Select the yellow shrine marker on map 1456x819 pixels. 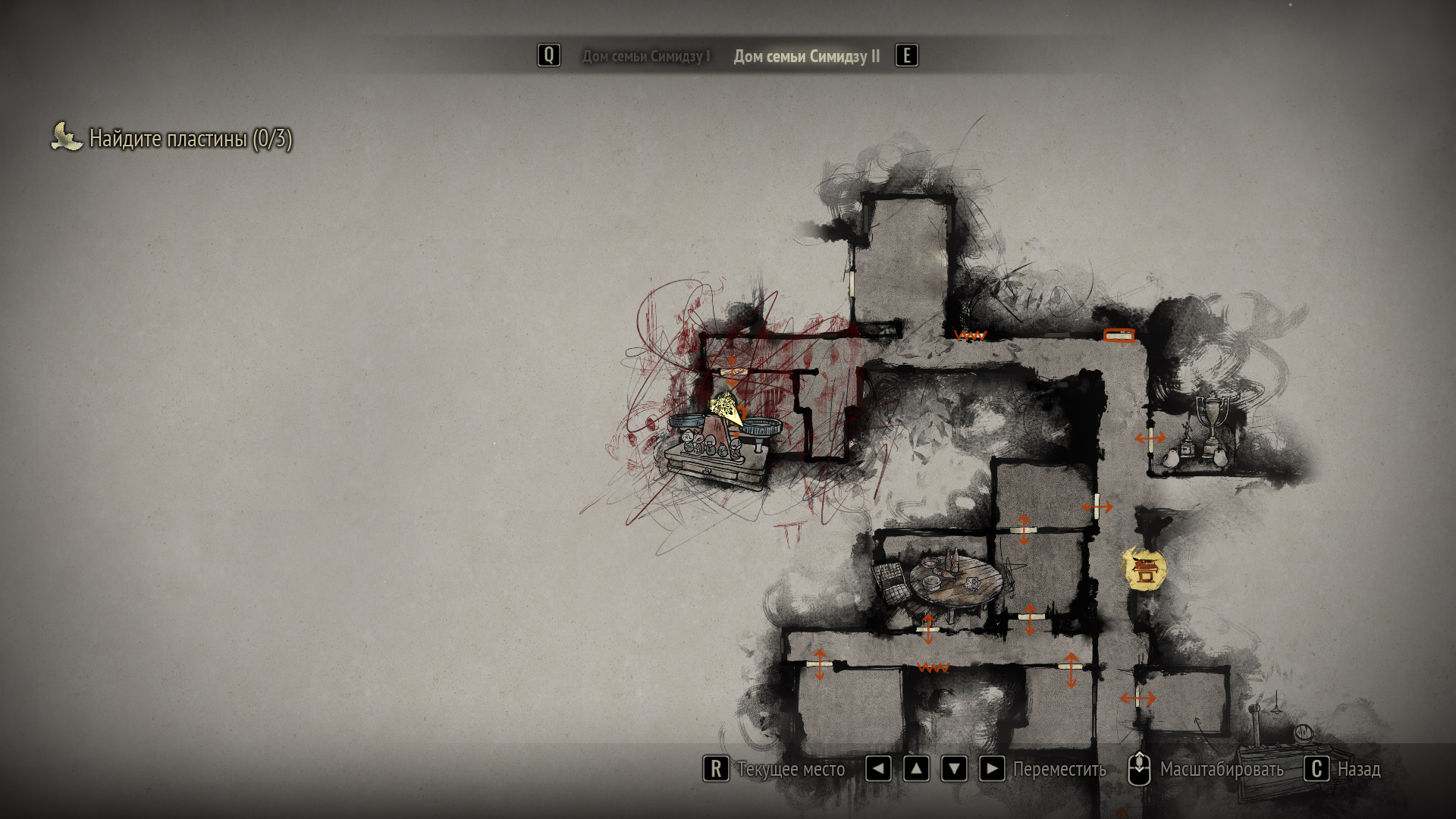click(1144, 570)
